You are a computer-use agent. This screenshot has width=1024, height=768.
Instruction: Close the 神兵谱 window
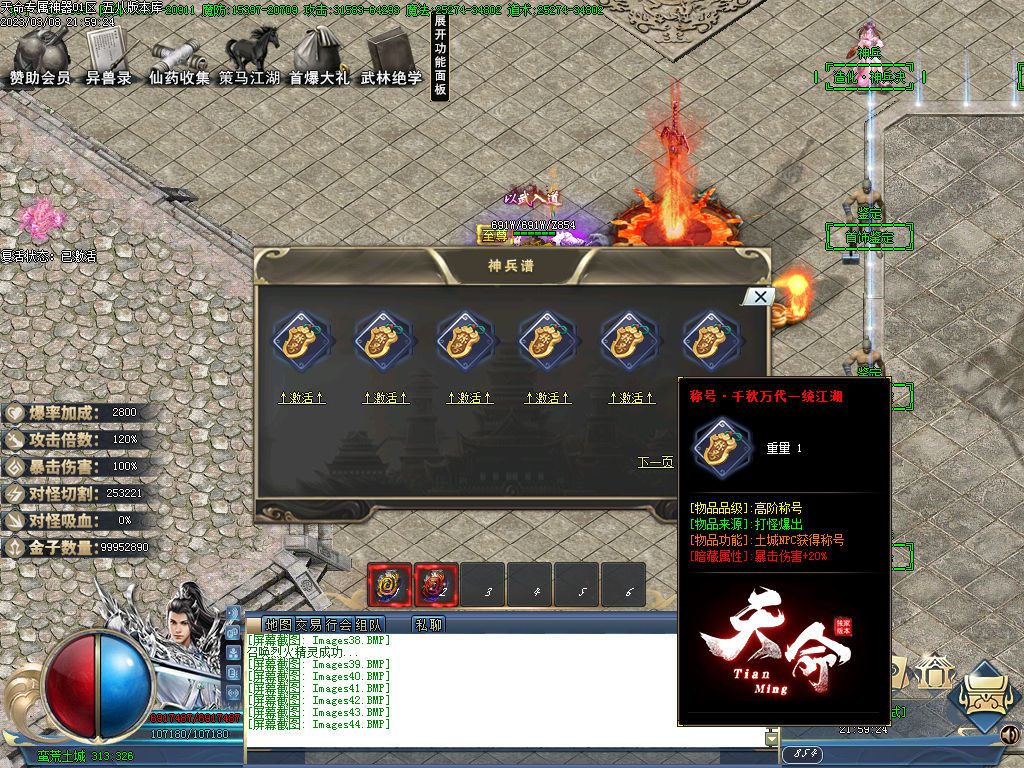(x=761, y=296)
